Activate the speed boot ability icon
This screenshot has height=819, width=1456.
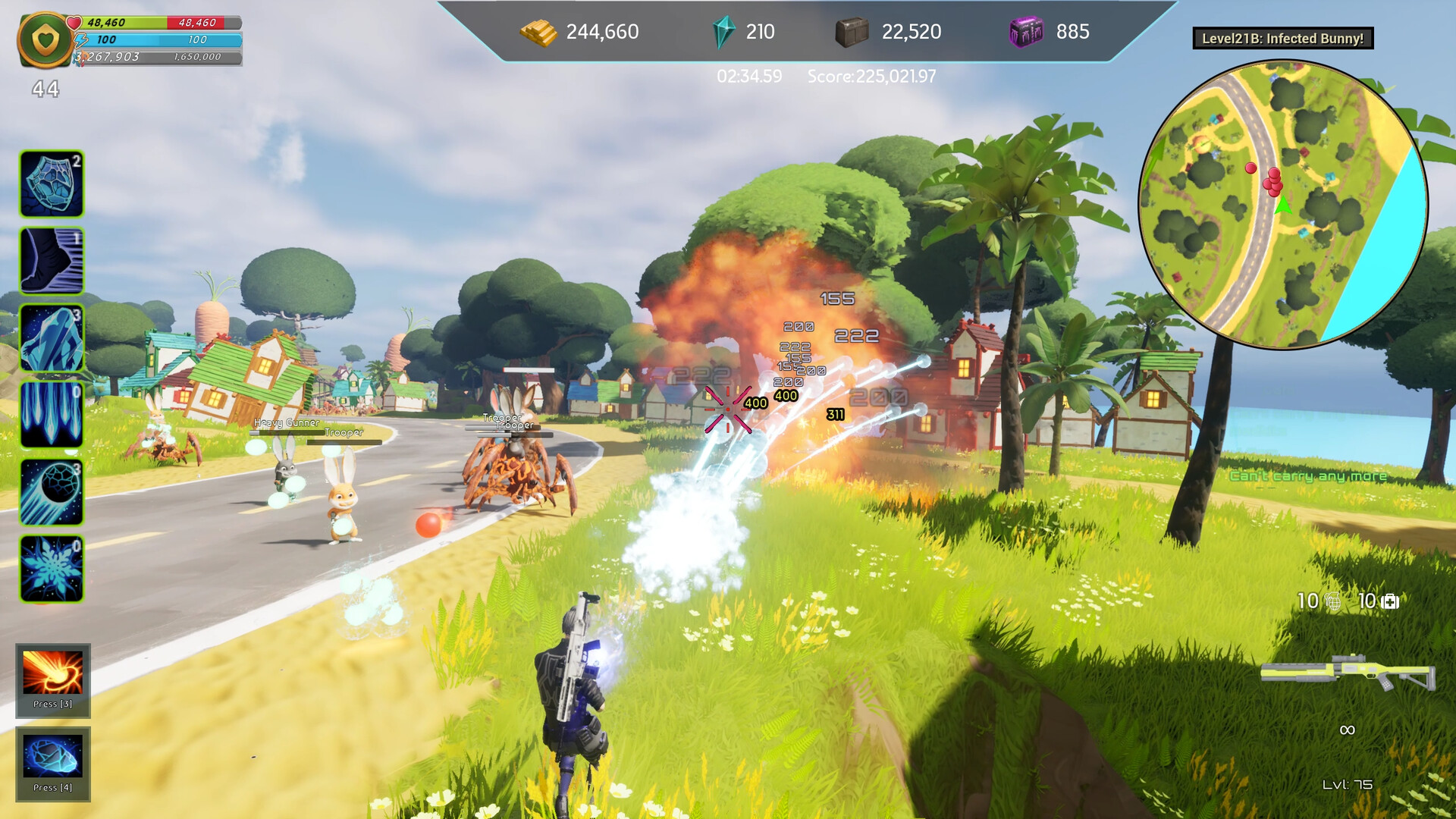tap(52, 261)
